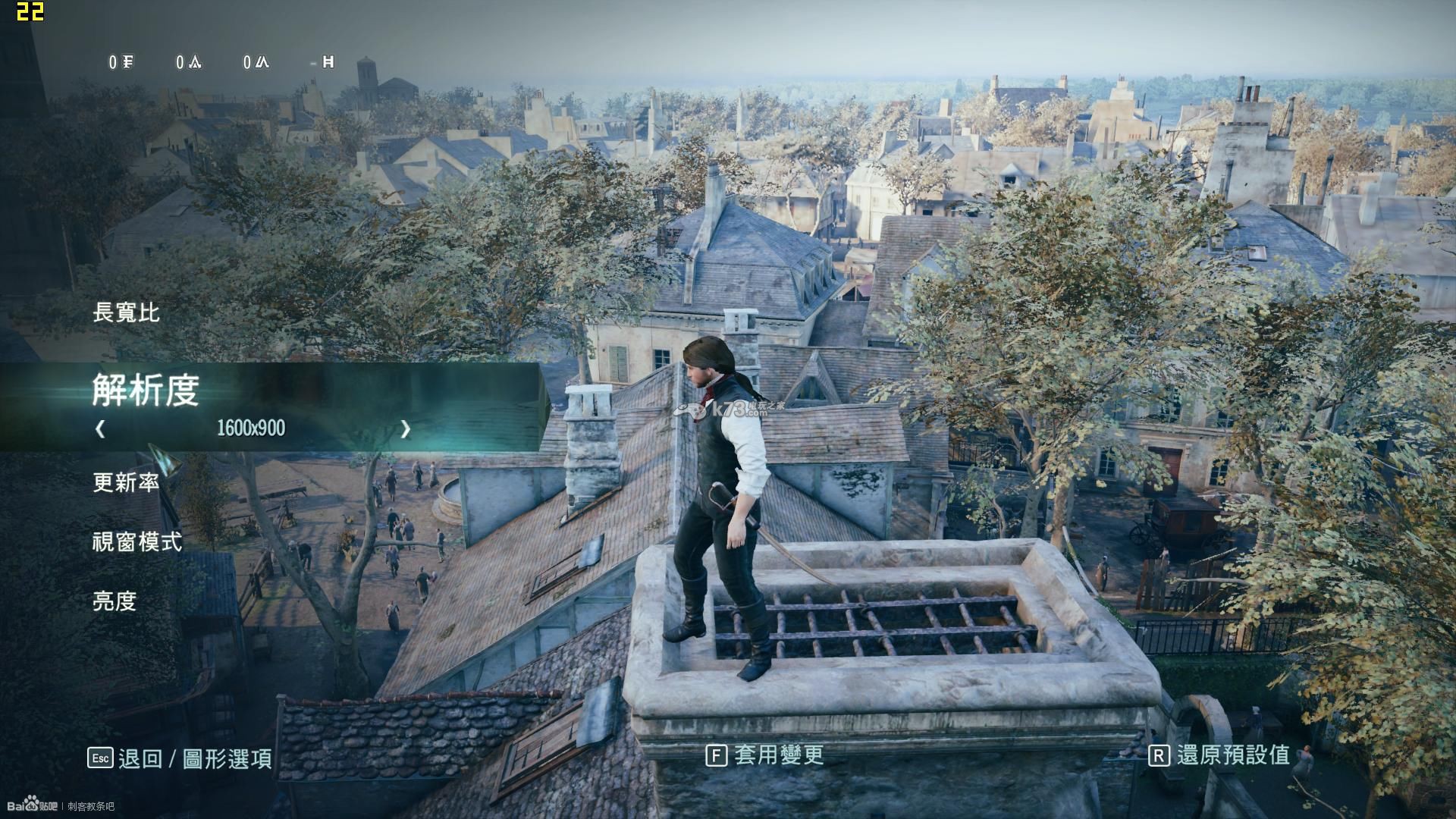Choose the 視窗模式 window mode option
1456x819 pixels.
pos(137,541)
